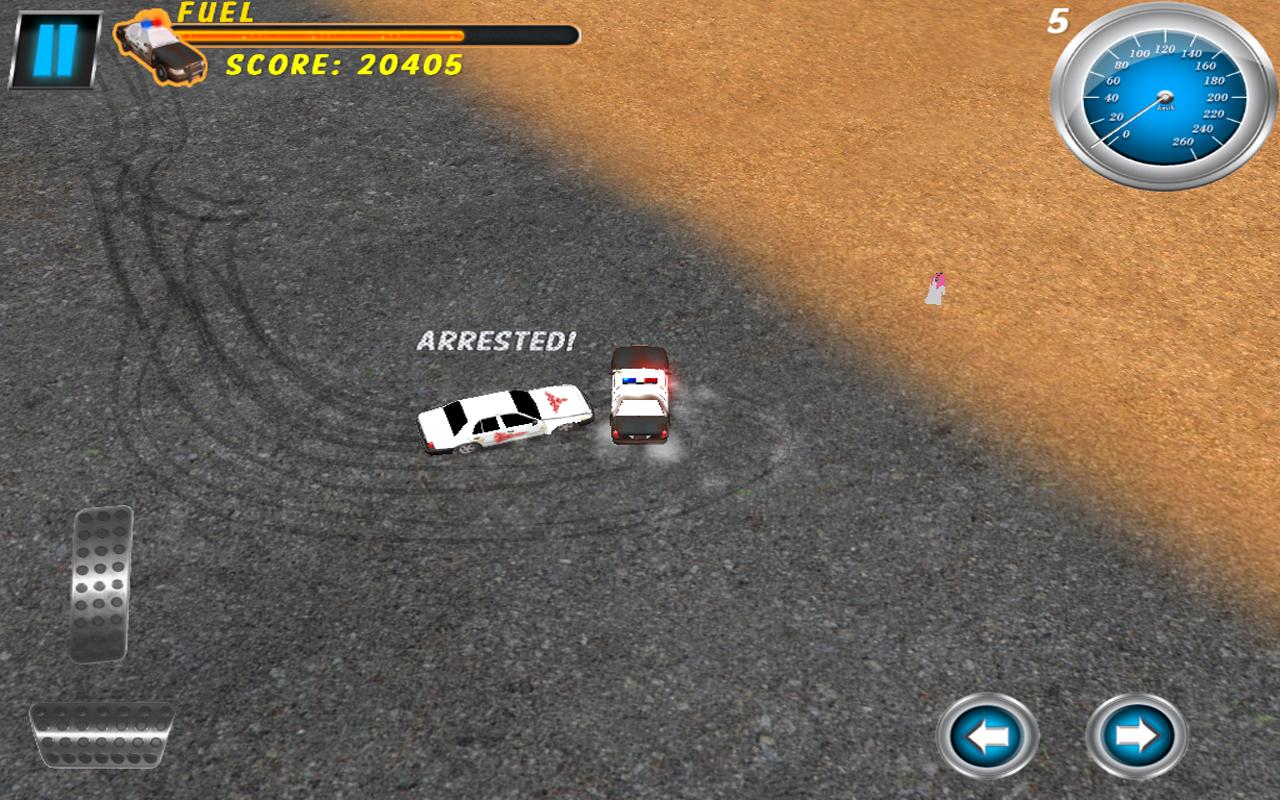Screen dimensions: 1280x800
Task: Select the police car in the dirt
Action: tap(640, 398)
